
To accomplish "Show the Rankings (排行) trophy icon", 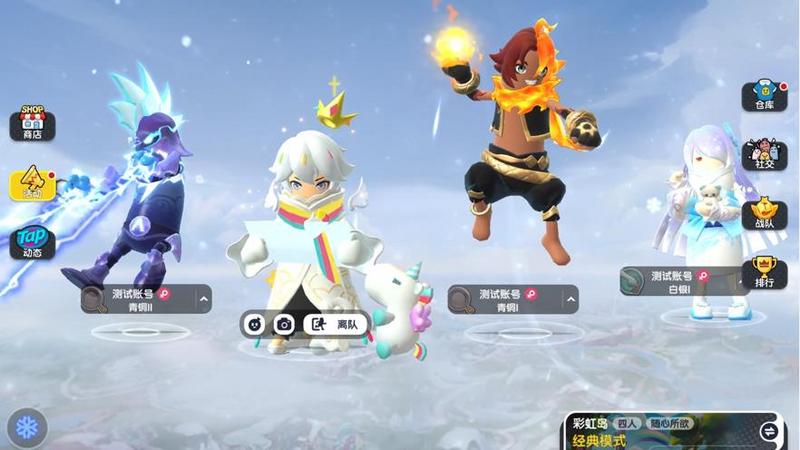I will click(x=764, y=271).
